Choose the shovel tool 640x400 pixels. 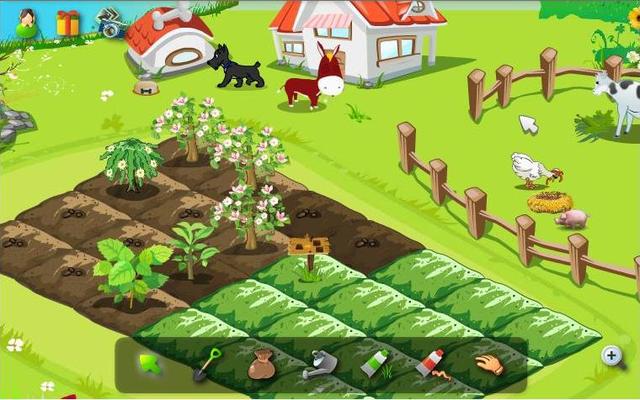click(206, 363)
